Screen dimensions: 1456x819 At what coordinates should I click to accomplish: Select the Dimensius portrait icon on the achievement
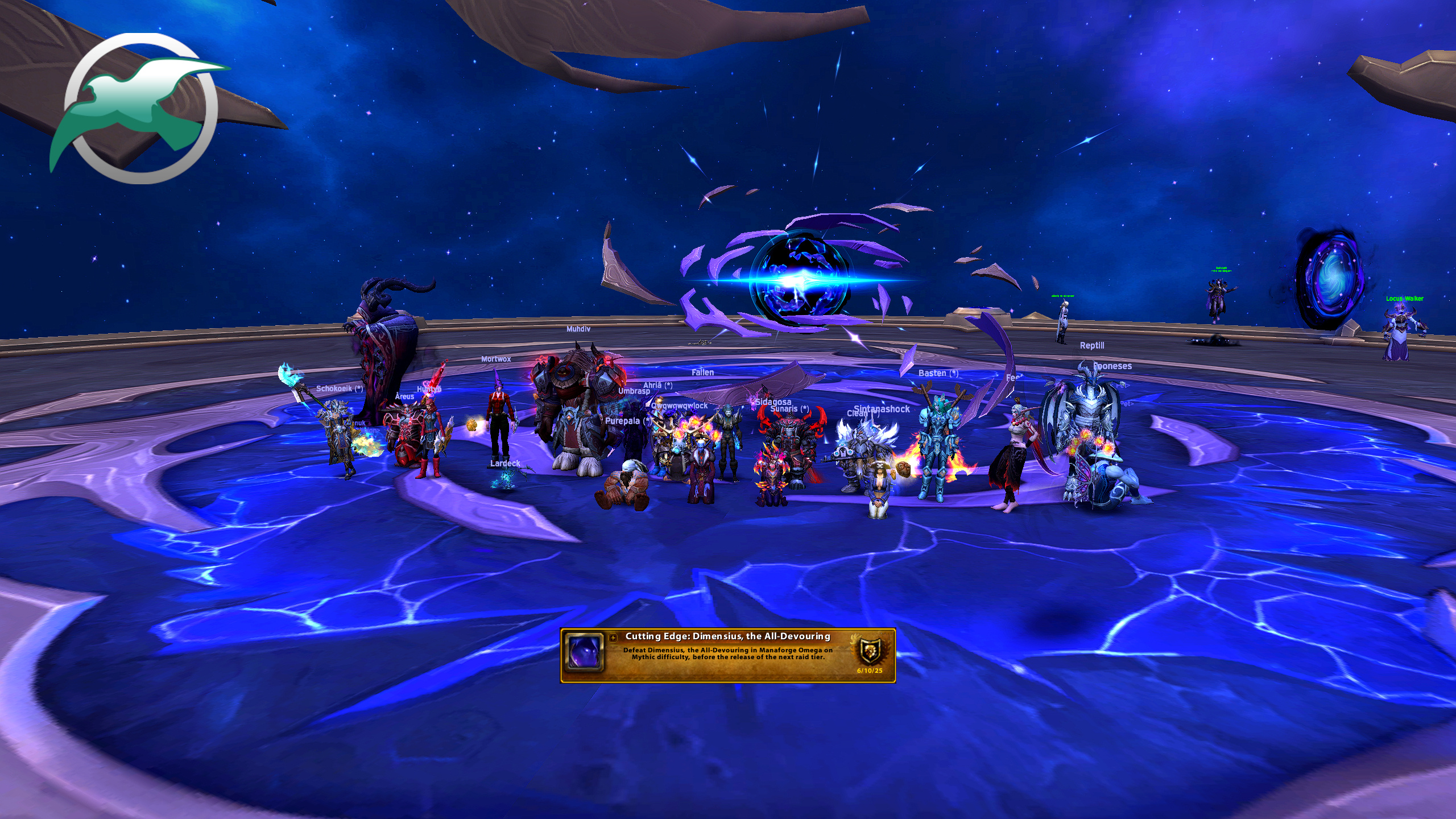click(x=584, y=652)
